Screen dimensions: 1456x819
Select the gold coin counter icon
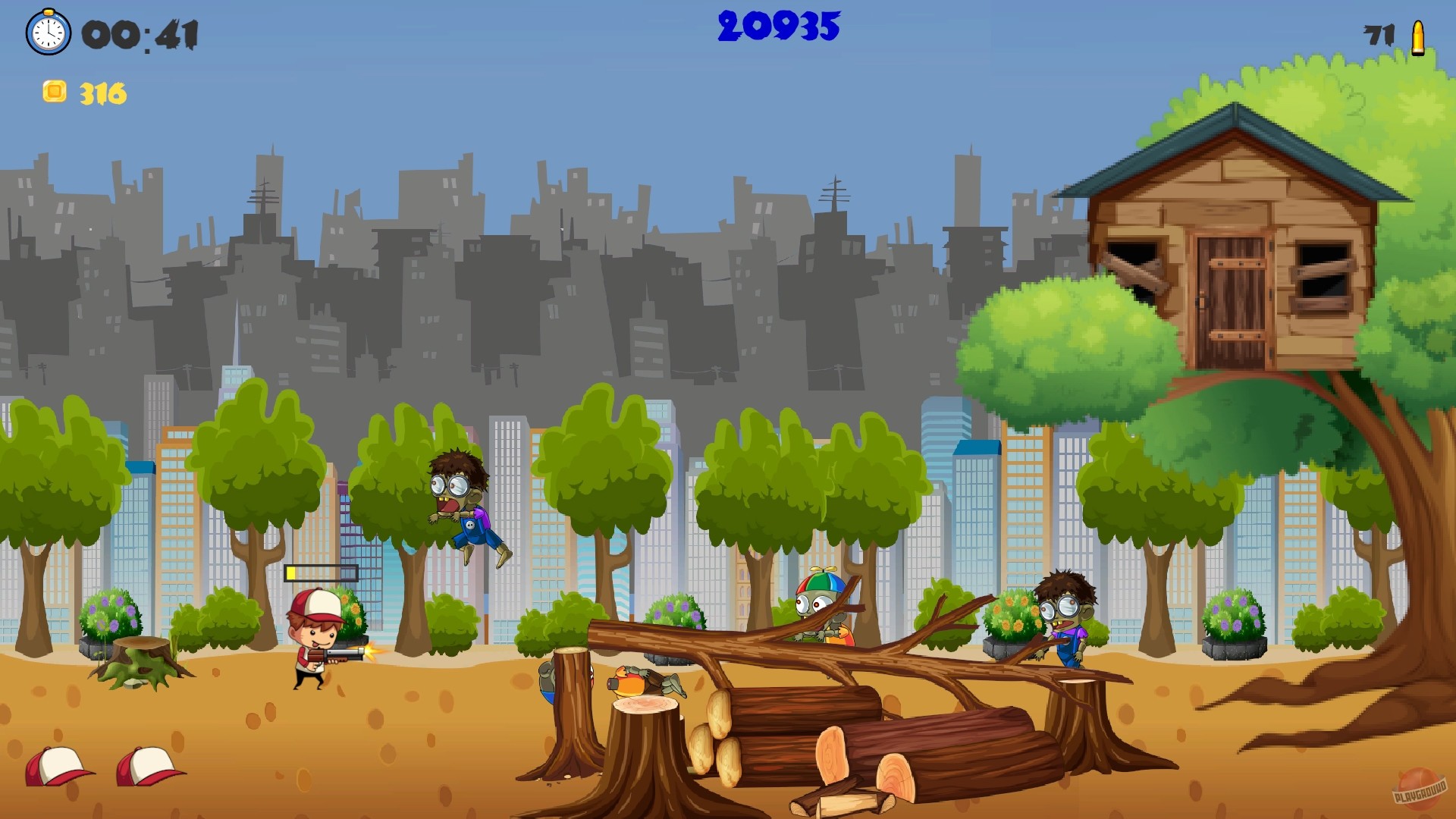[x=55, y=90]
